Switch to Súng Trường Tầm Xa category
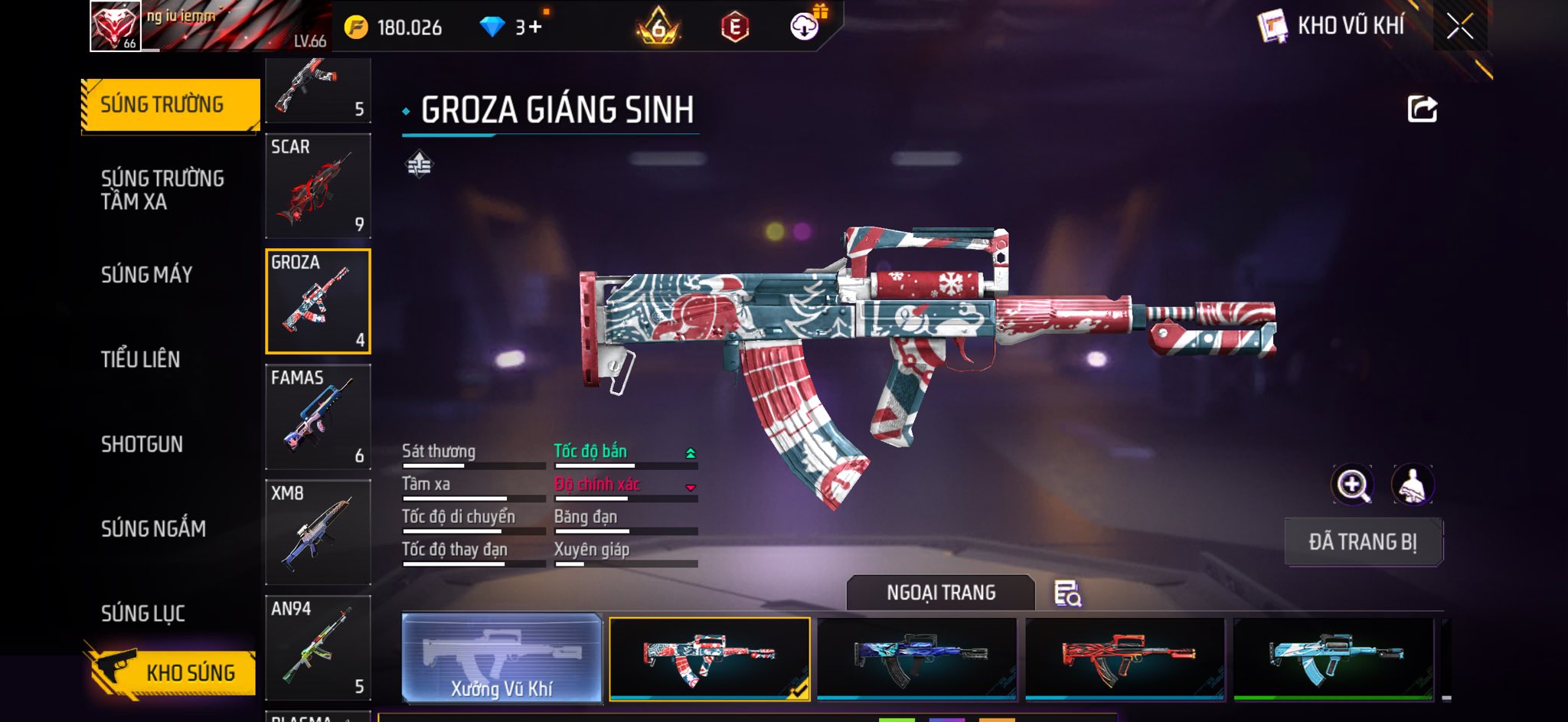This screenshot has width=1568, height=722. 162,190
